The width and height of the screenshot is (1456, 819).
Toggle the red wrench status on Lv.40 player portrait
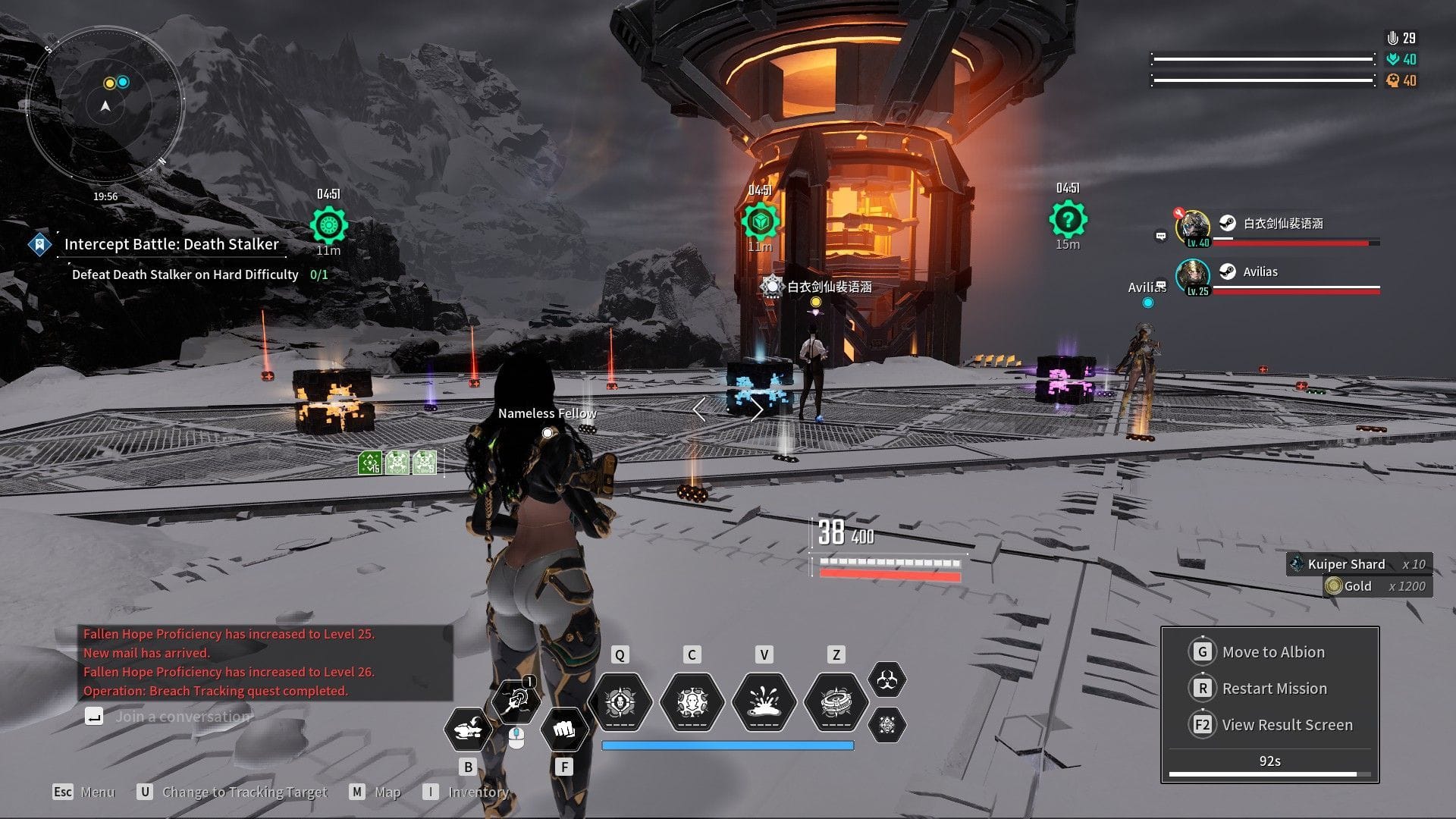coord(1179,213)
